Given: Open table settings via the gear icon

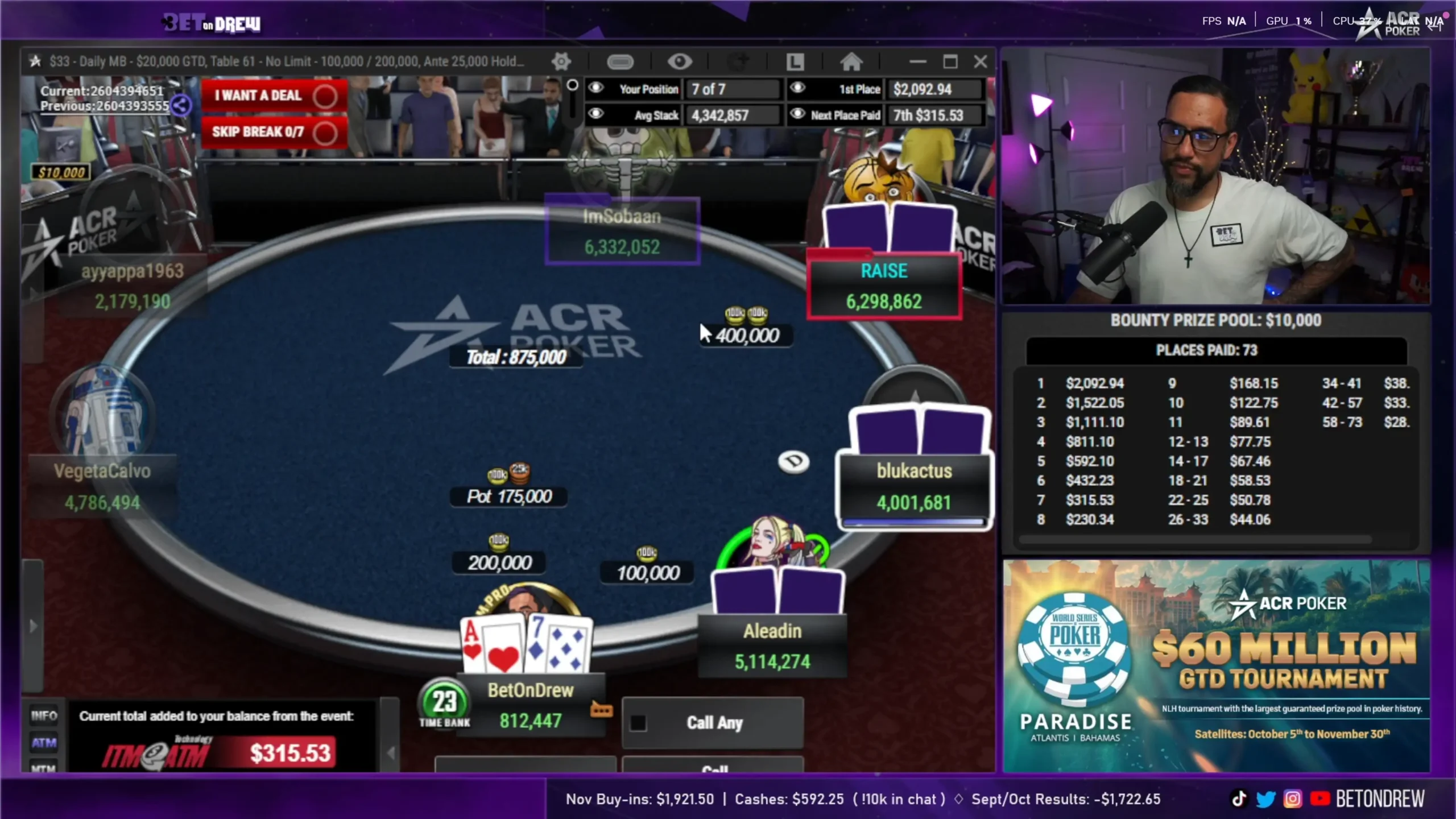Looking at the screenshot, I should 561,61.
